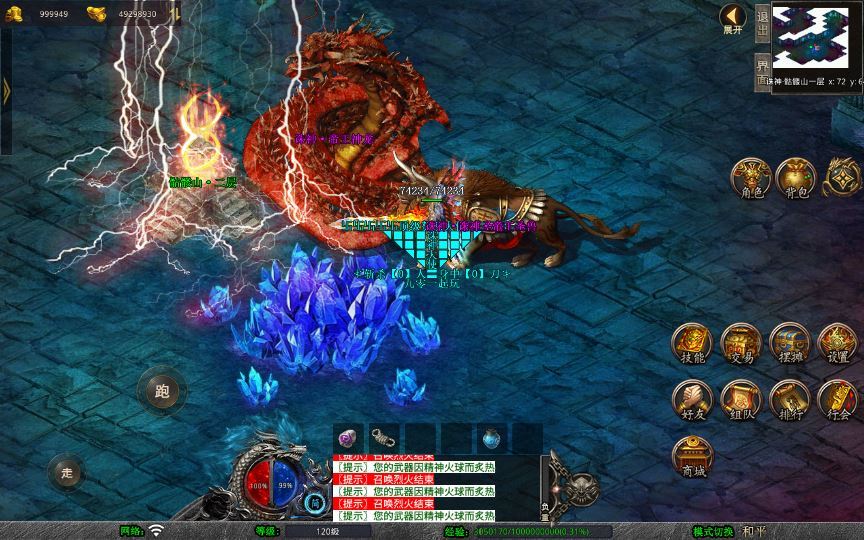
Task: Open the 技能 skills menu
Action: tap(692, 343)
